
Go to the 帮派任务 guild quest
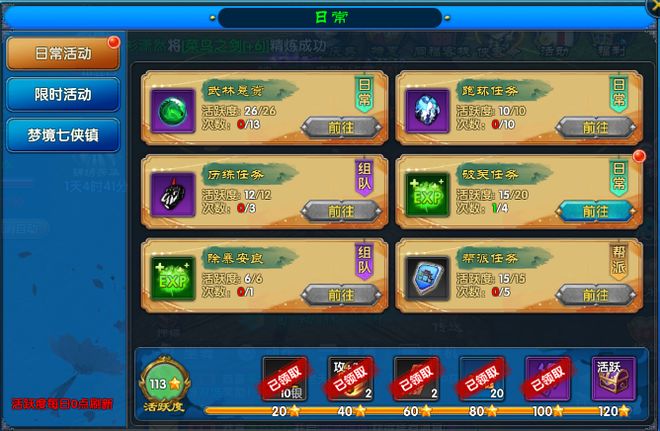click(595, 294)
